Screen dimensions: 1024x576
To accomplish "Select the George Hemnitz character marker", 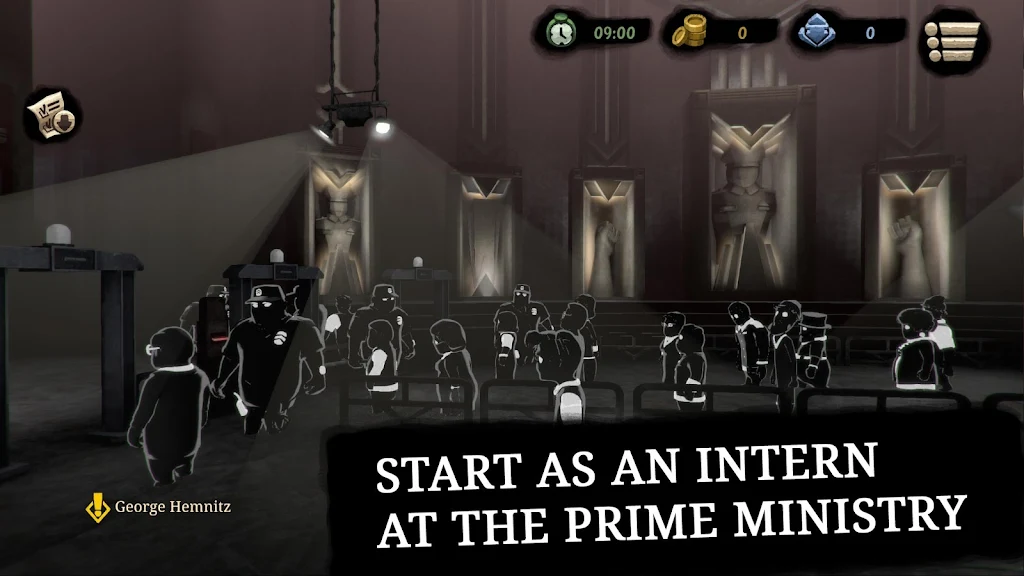I will coord(98,507).
